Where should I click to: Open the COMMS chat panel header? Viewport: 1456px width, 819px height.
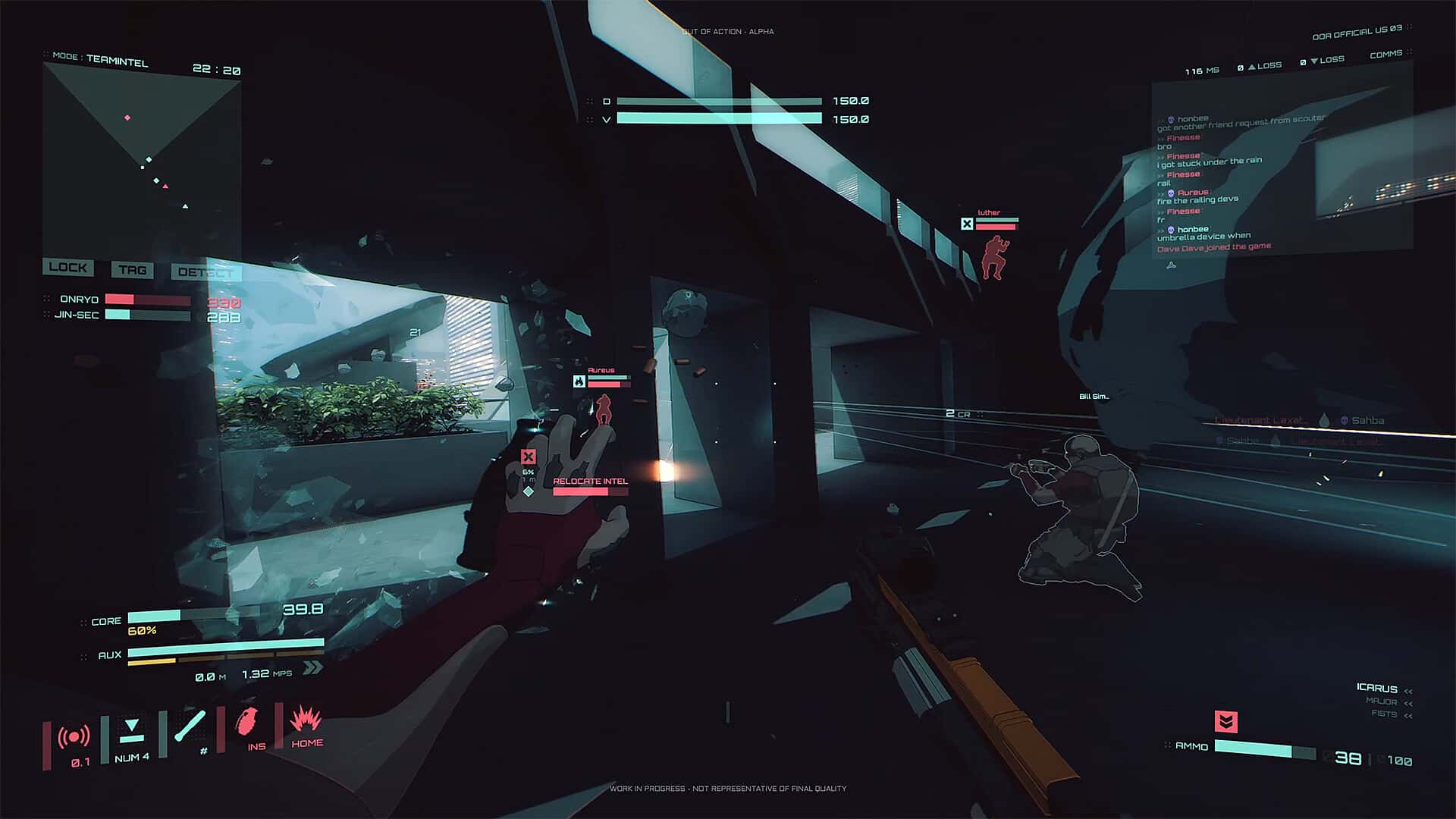[x=1386, y=55]
